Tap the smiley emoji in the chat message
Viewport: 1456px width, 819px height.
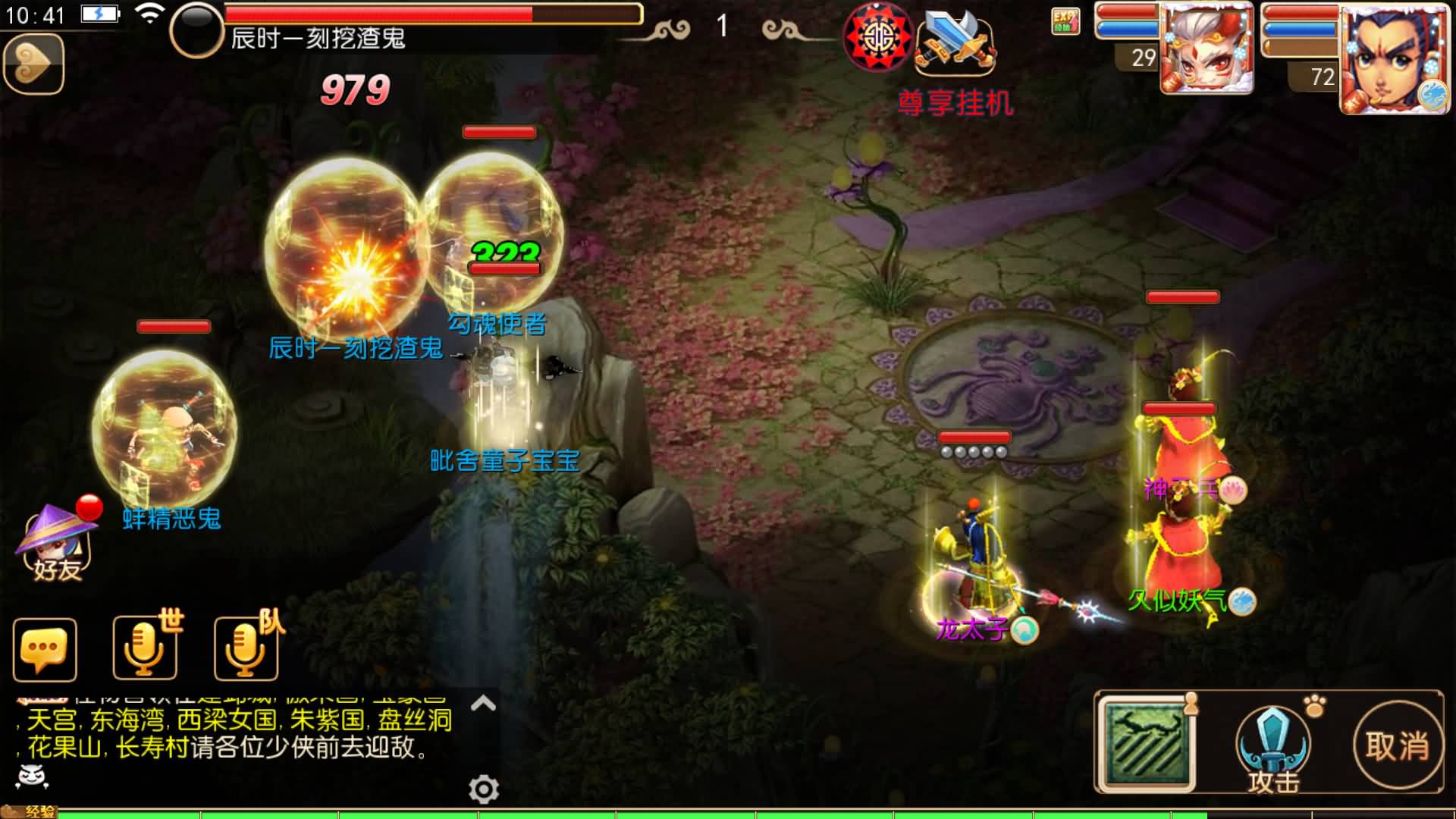click(x=30, y=775)
